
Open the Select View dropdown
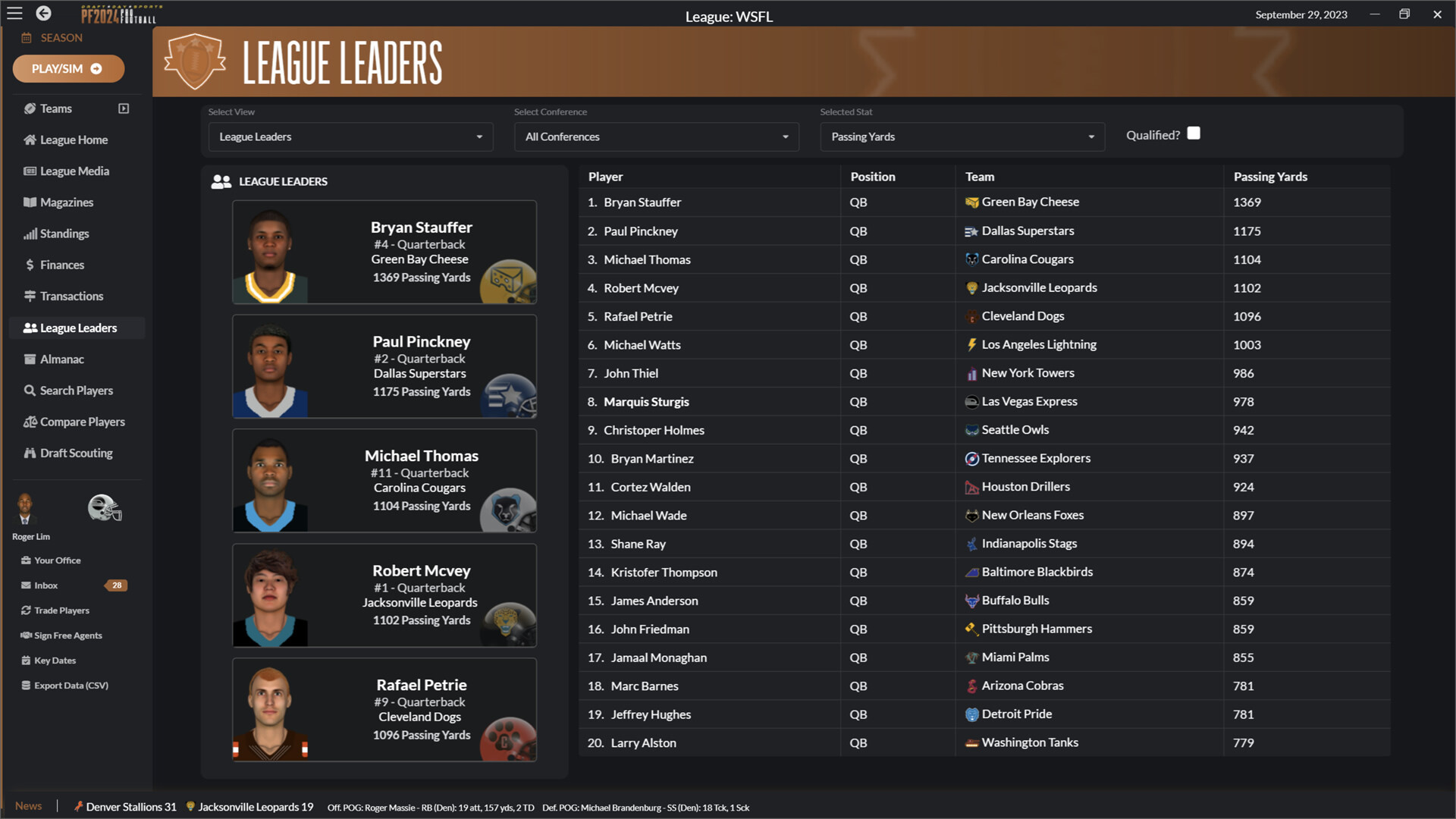tap(350, 136)
